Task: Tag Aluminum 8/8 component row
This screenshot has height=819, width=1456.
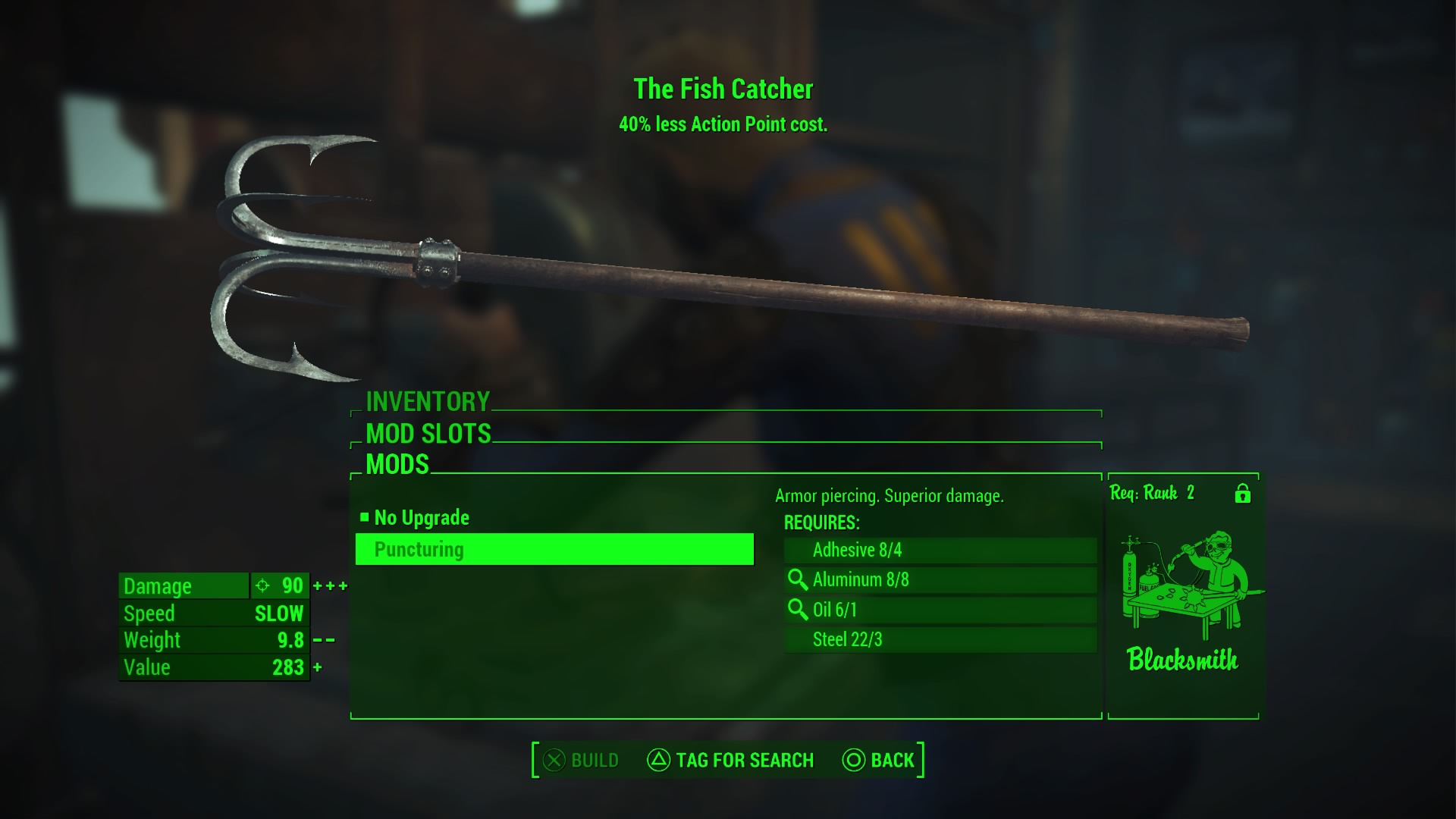Action: pyautogui.click(x=940, y=580)
